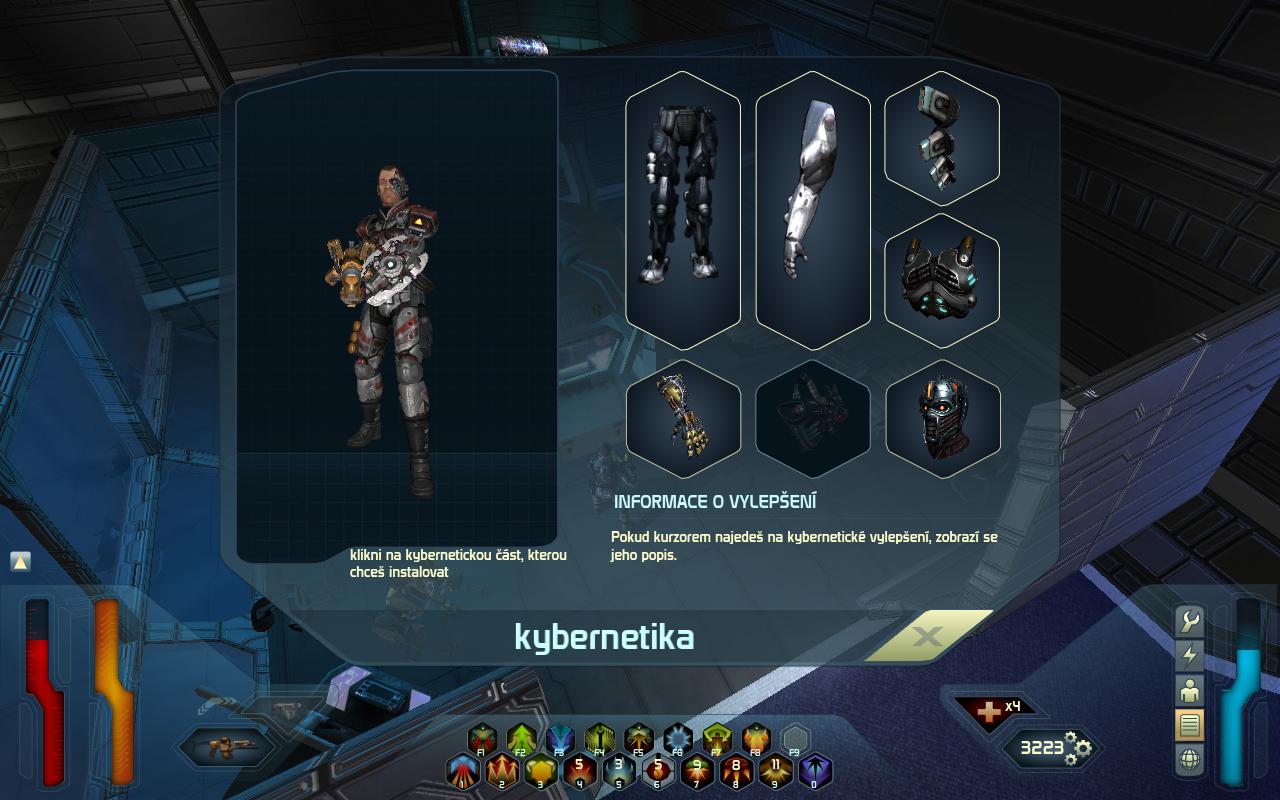Select hotbar slot 2 red arrows ability
The width and height of the screenshot is (1280, 800).
coord(501,771)
